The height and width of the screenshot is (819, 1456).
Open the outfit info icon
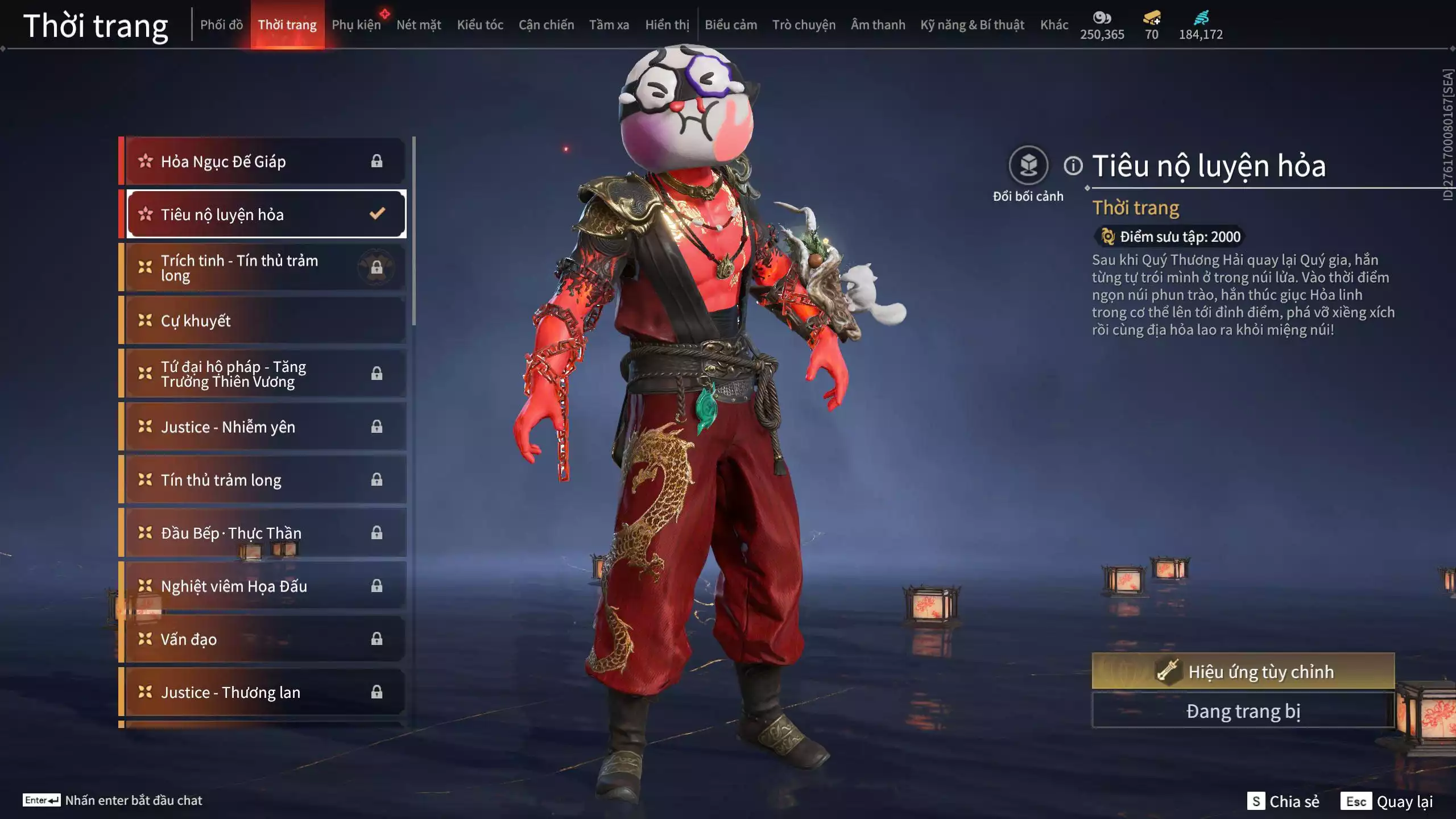(x=1073, y=166)
